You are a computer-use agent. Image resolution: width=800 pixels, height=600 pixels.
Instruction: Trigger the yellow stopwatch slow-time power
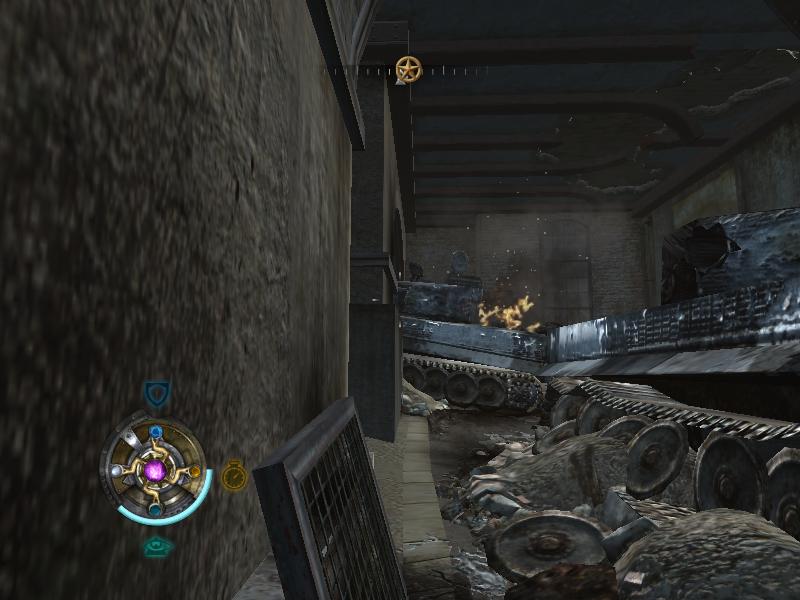pos(234,474)
